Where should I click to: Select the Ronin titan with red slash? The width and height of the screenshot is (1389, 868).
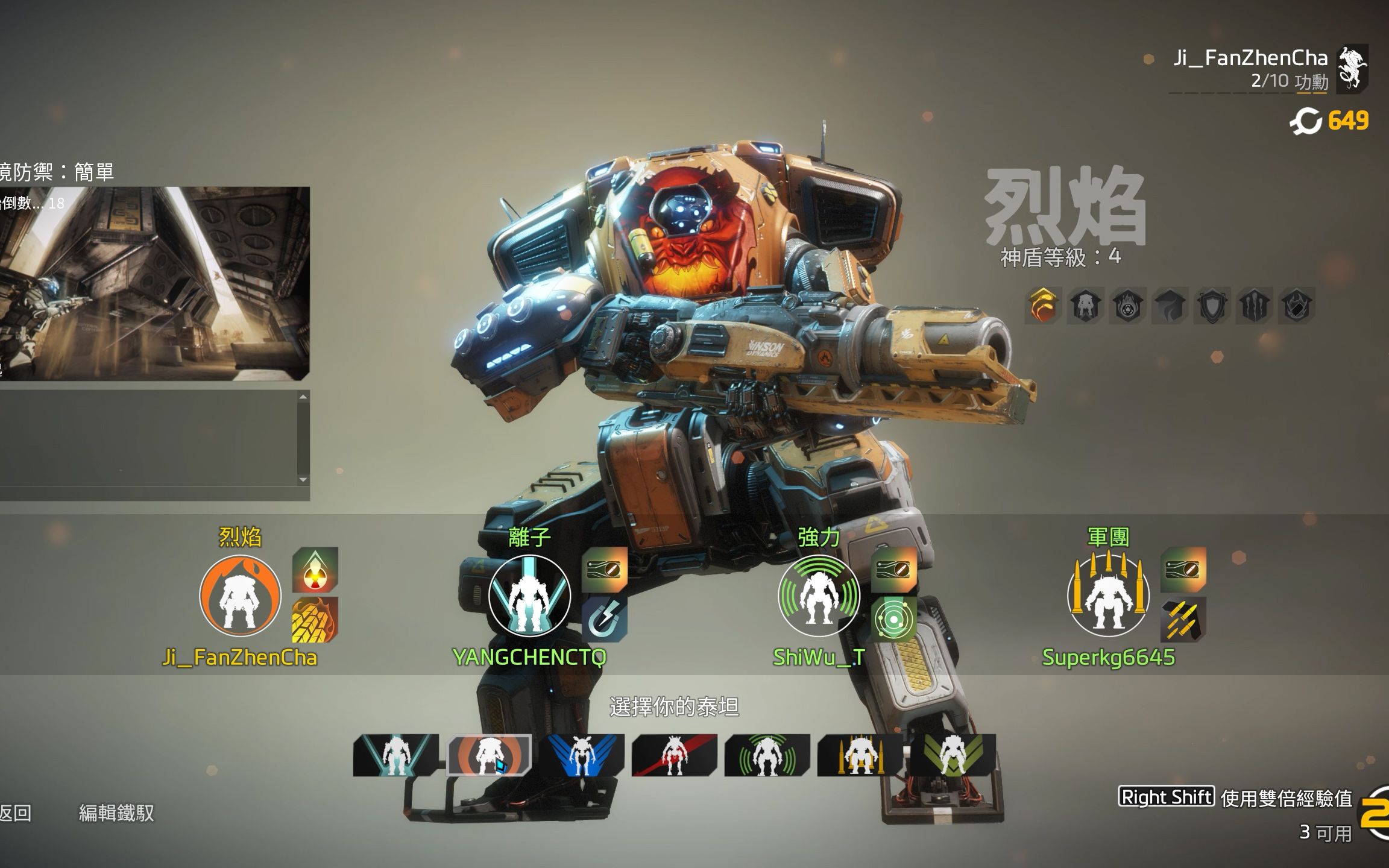point(674,755)
